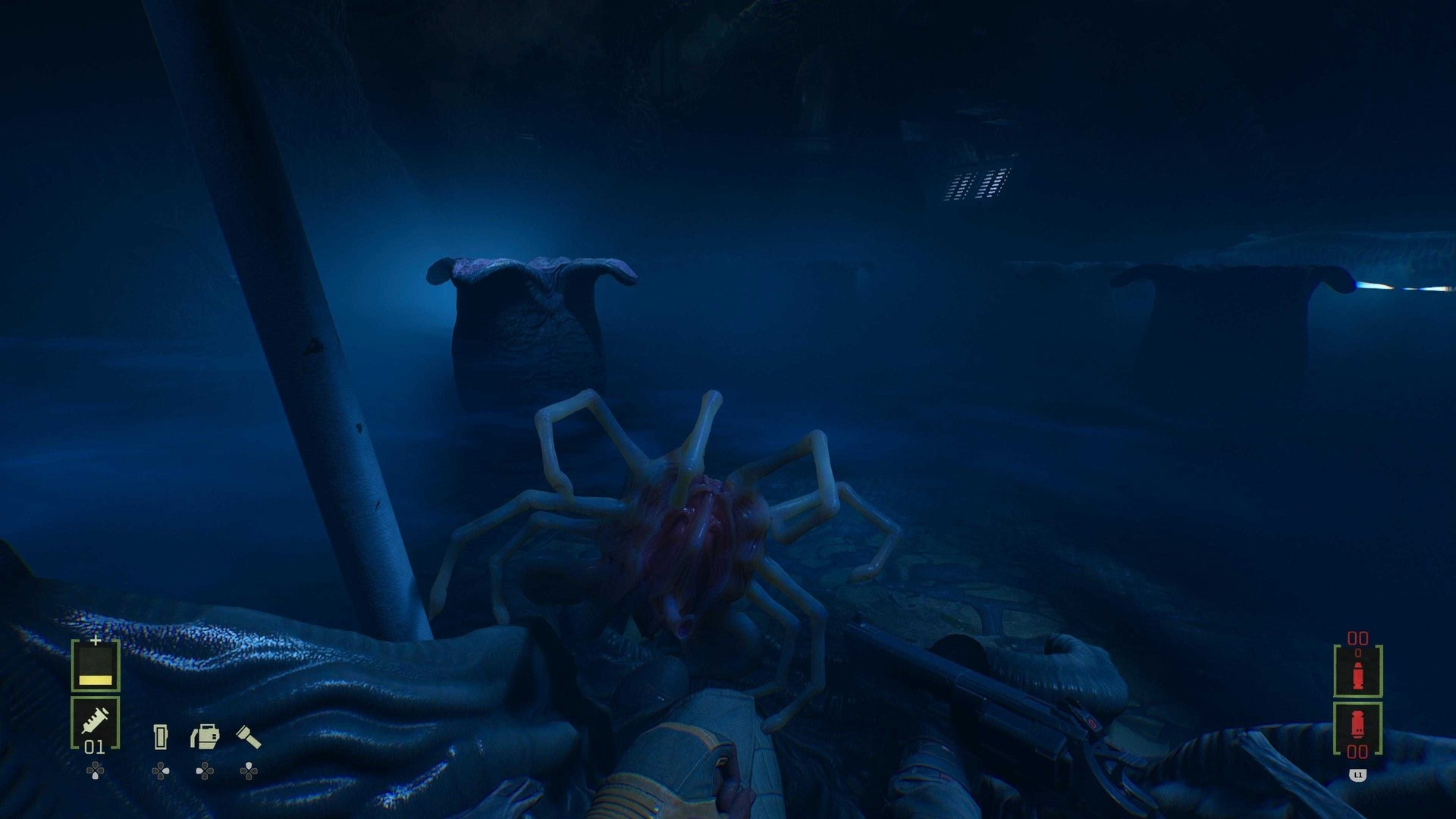Toggle the flashlight icon

(x=249, y=736)
